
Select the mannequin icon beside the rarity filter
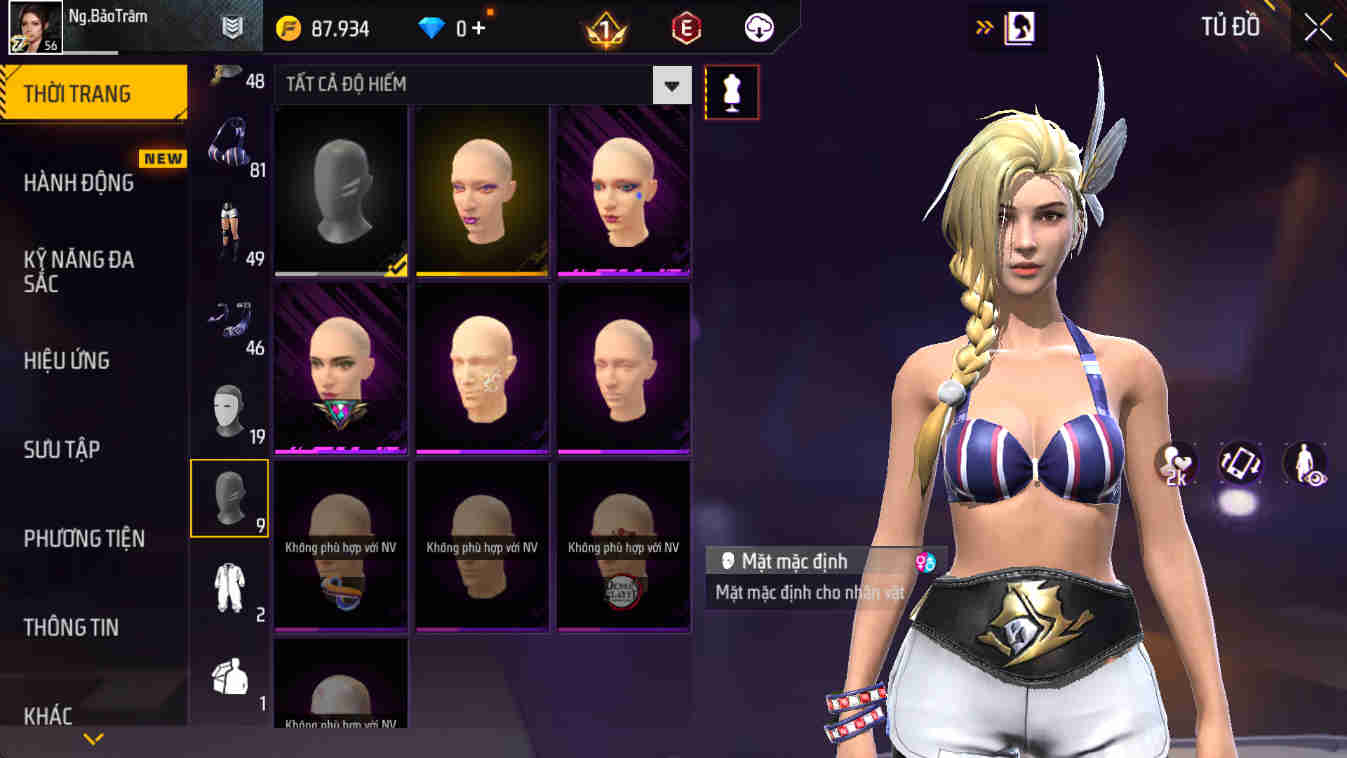731,90
